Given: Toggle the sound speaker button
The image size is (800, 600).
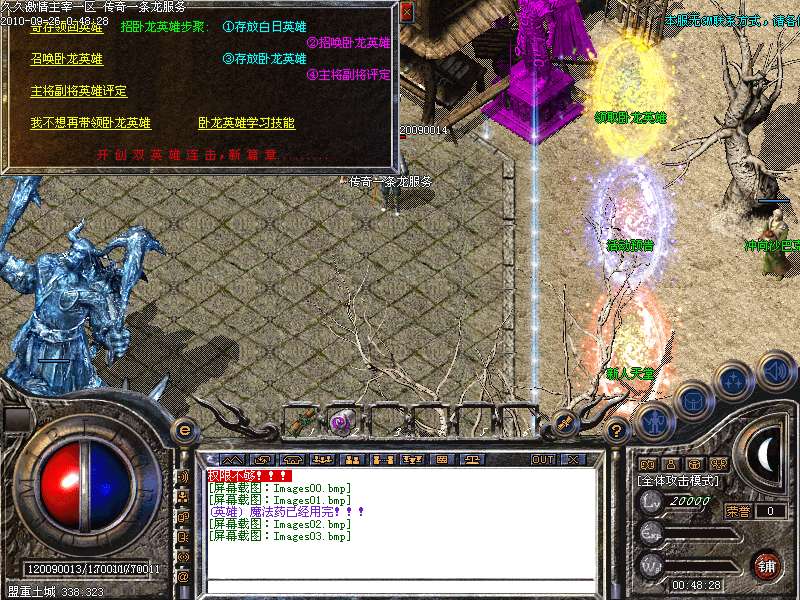Looking at the screenshot, I should pos(774,369).
